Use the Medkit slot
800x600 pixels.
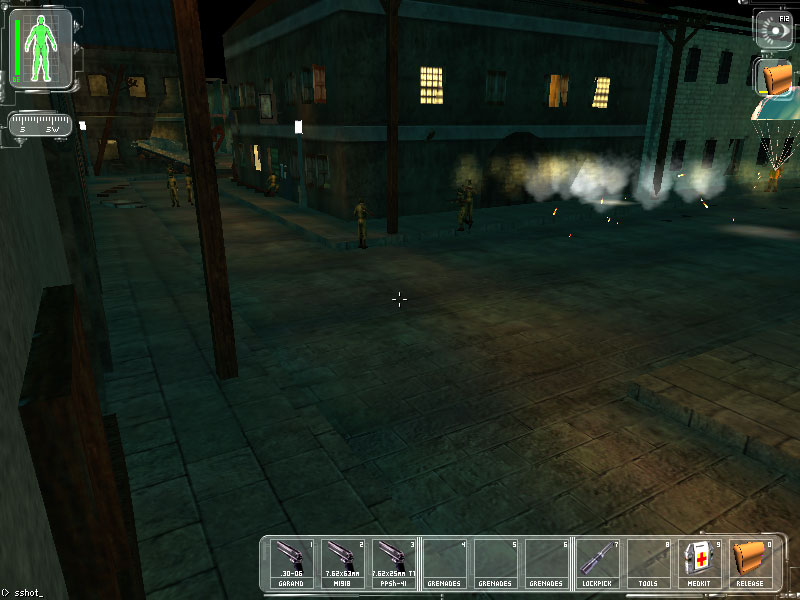click(x=698, y=562)
